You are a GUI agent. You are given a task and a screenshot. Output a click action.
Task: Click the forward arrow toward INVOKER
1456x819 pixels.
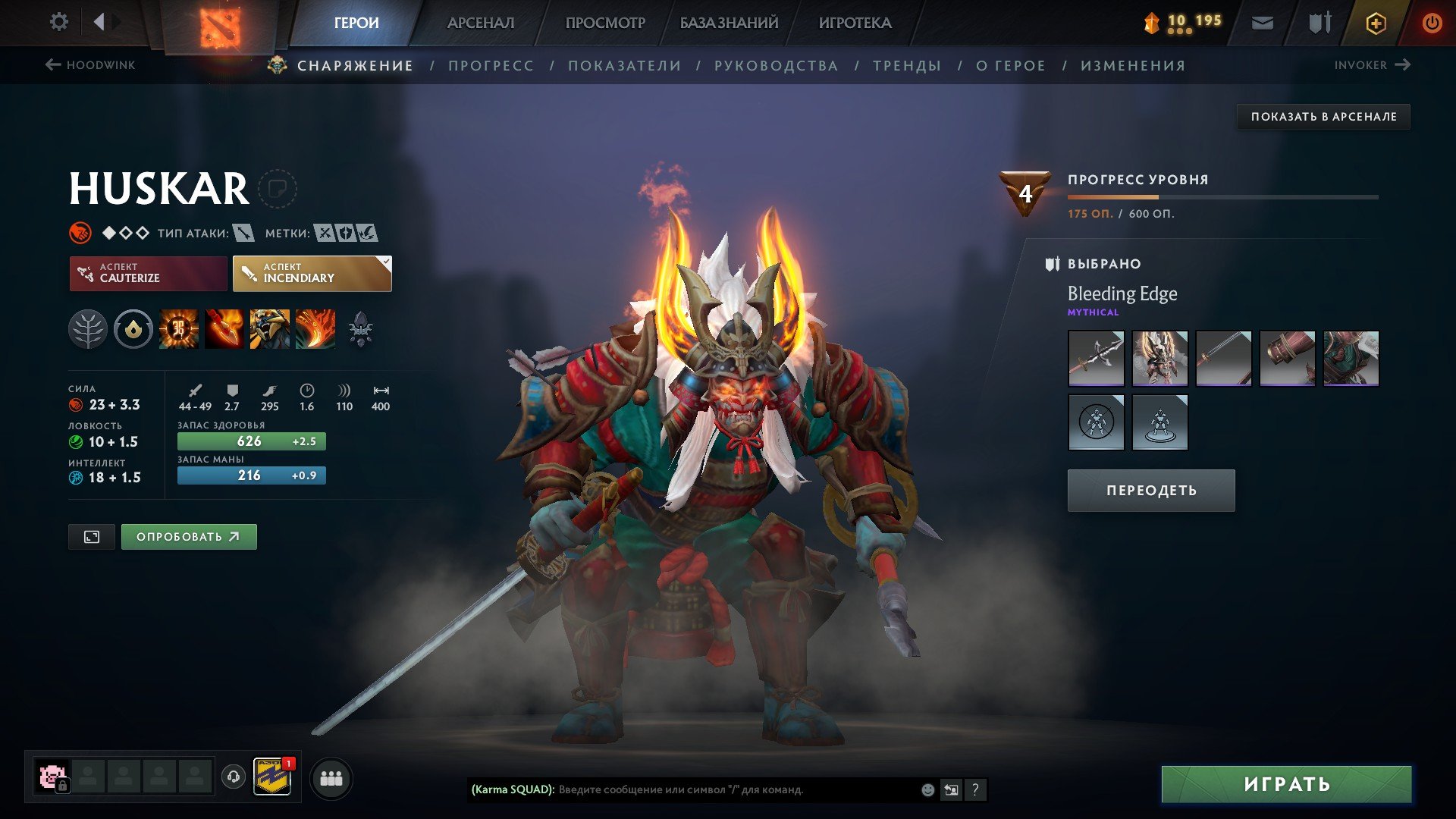[x=1404, y=64]
